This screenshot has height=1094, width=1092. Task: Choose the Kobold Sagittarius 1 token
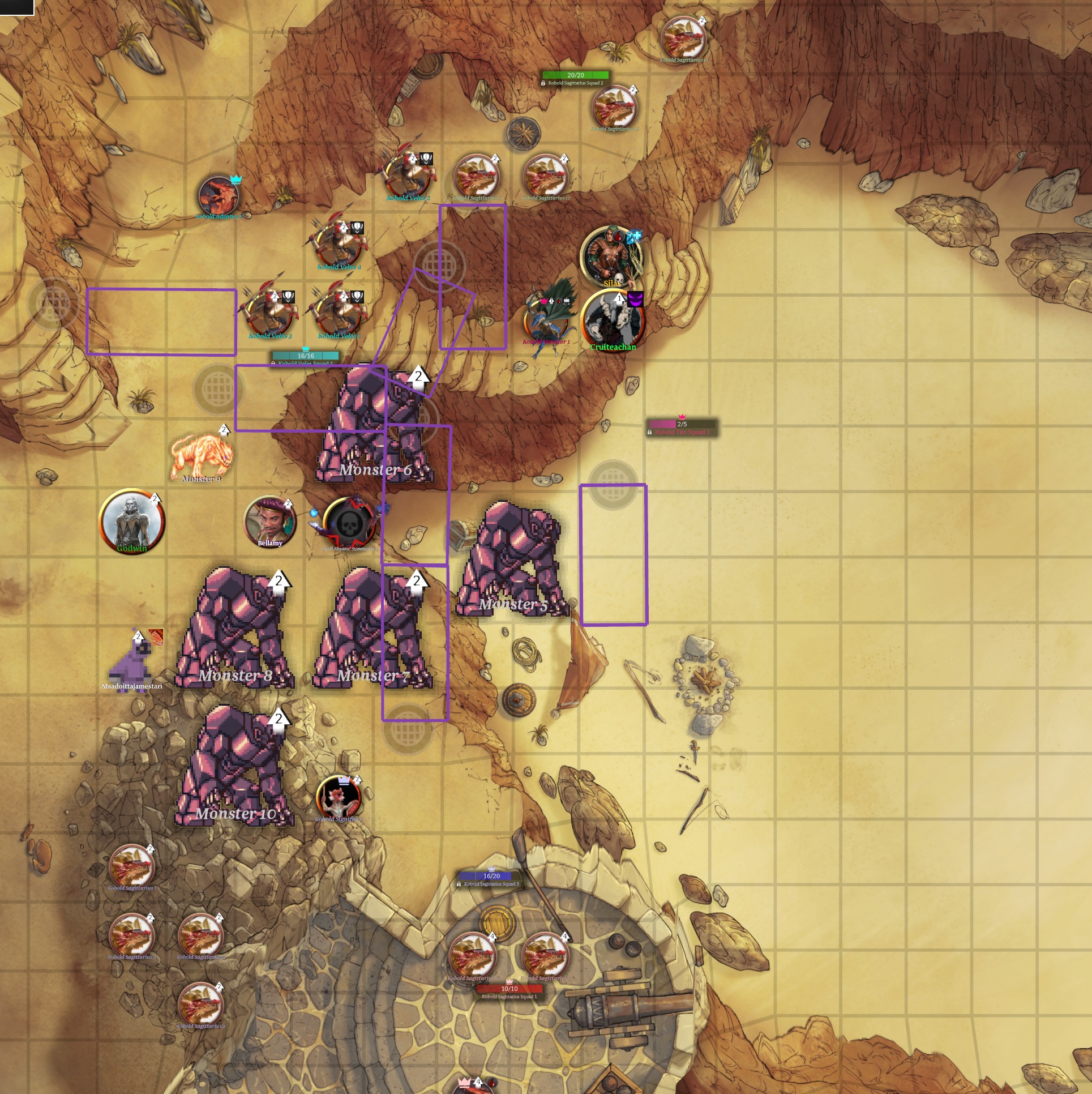click(x=132, y=866)
